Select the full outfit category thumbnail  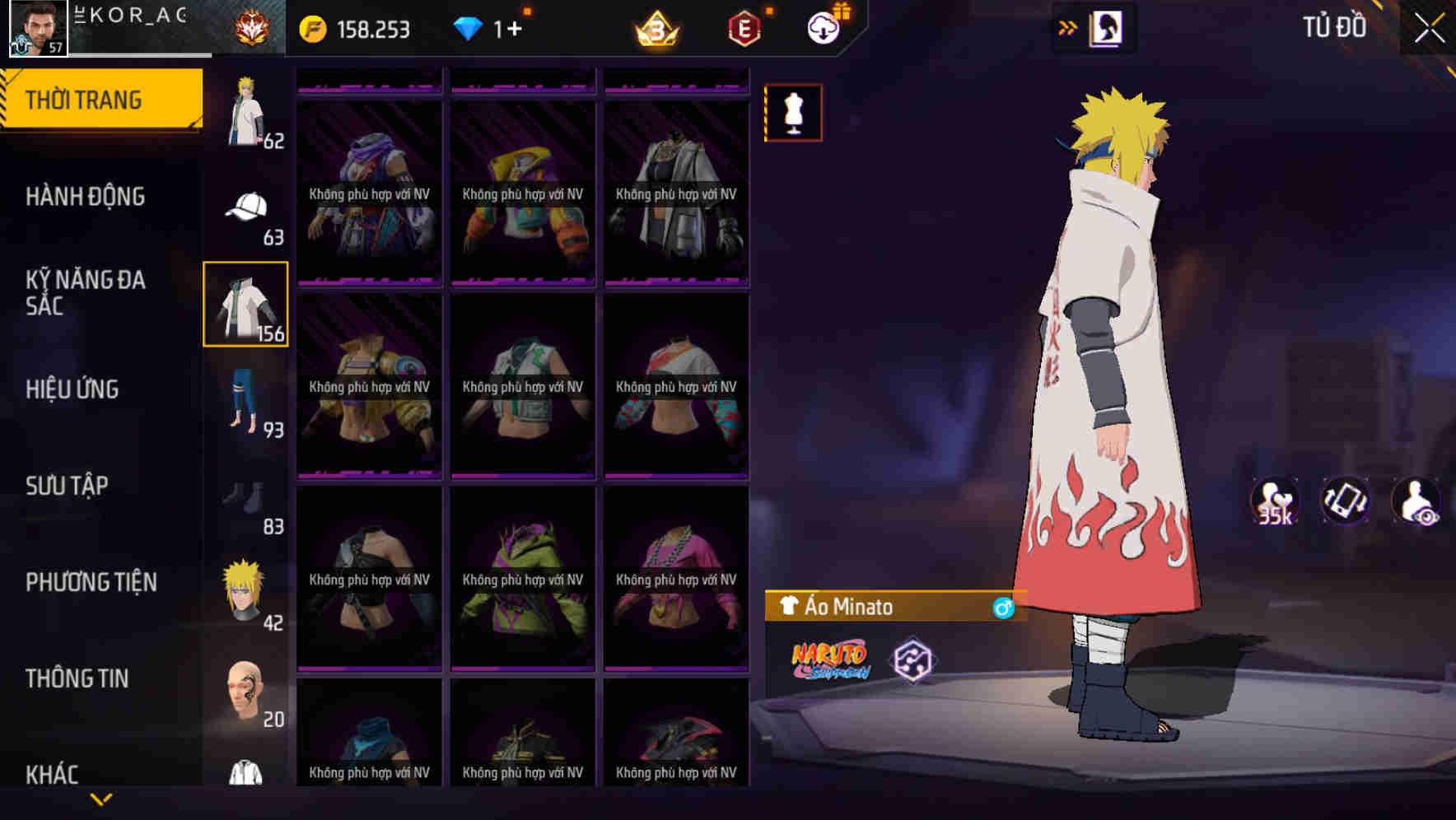245,111
